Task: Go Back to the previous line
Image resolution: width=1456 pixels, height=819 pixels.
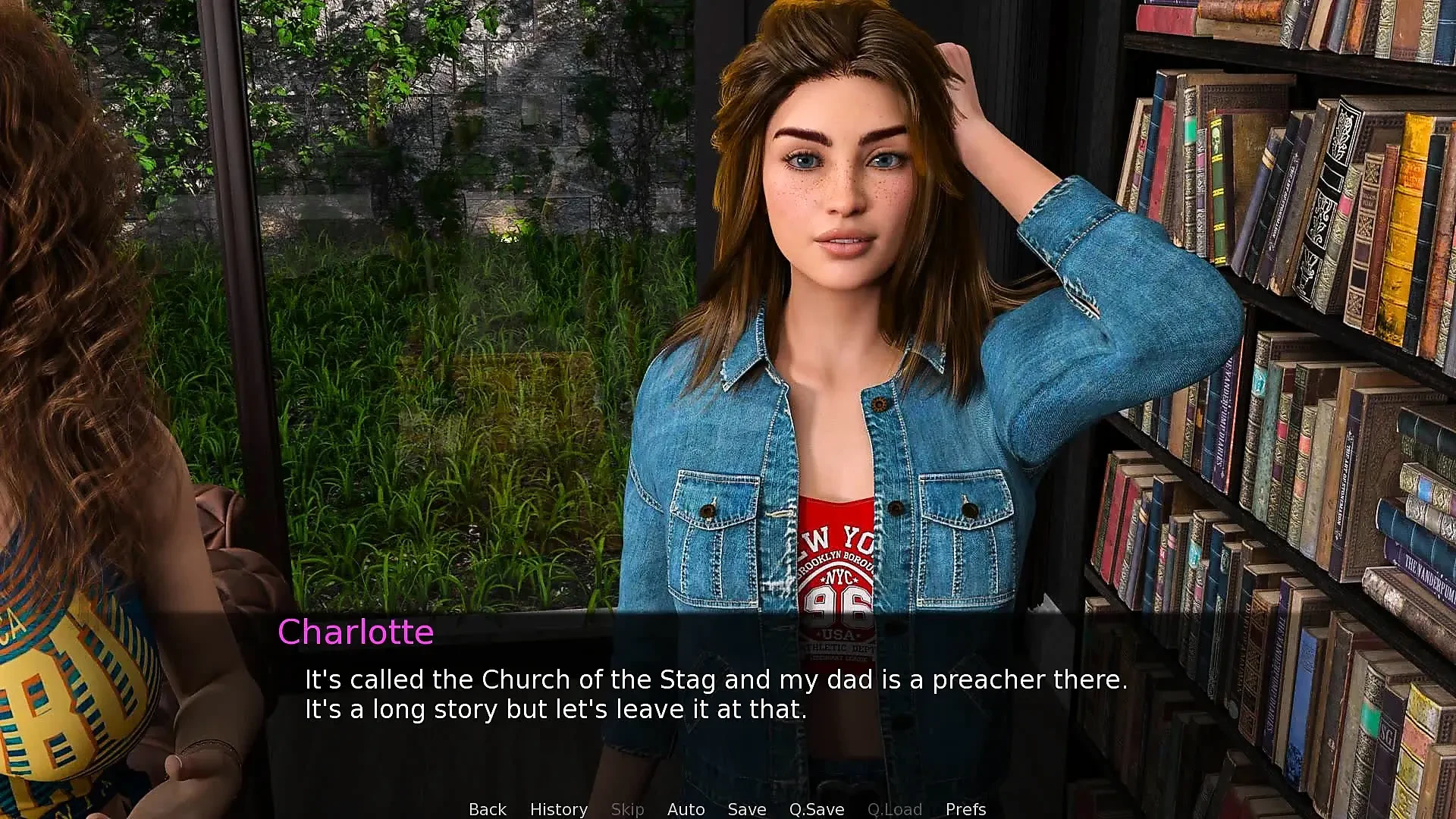Action: click(487, 809)
